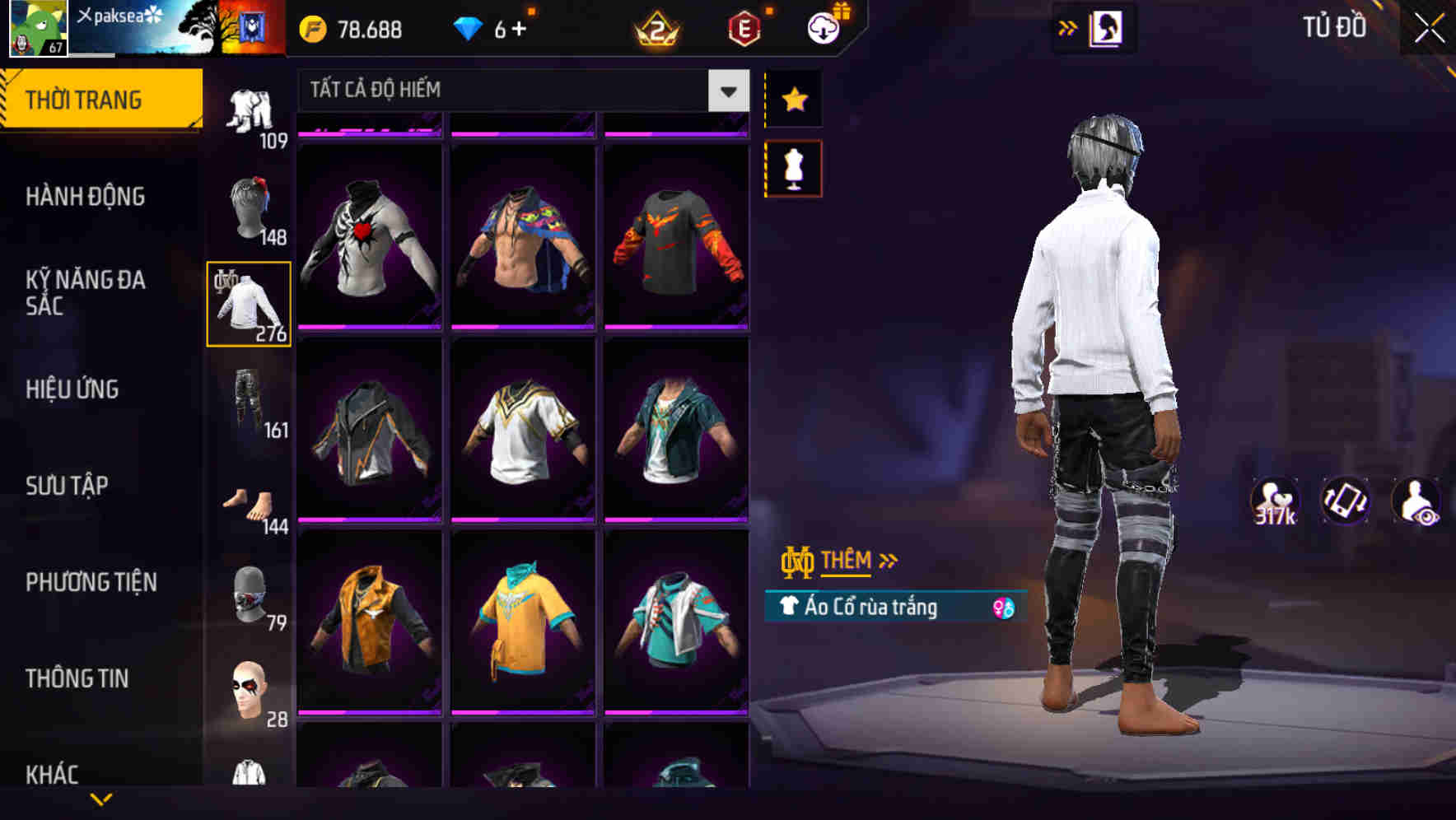Toggle the favorites star filter
Image resolution: width=1456 pixels, height=820 pixels.
793,99
